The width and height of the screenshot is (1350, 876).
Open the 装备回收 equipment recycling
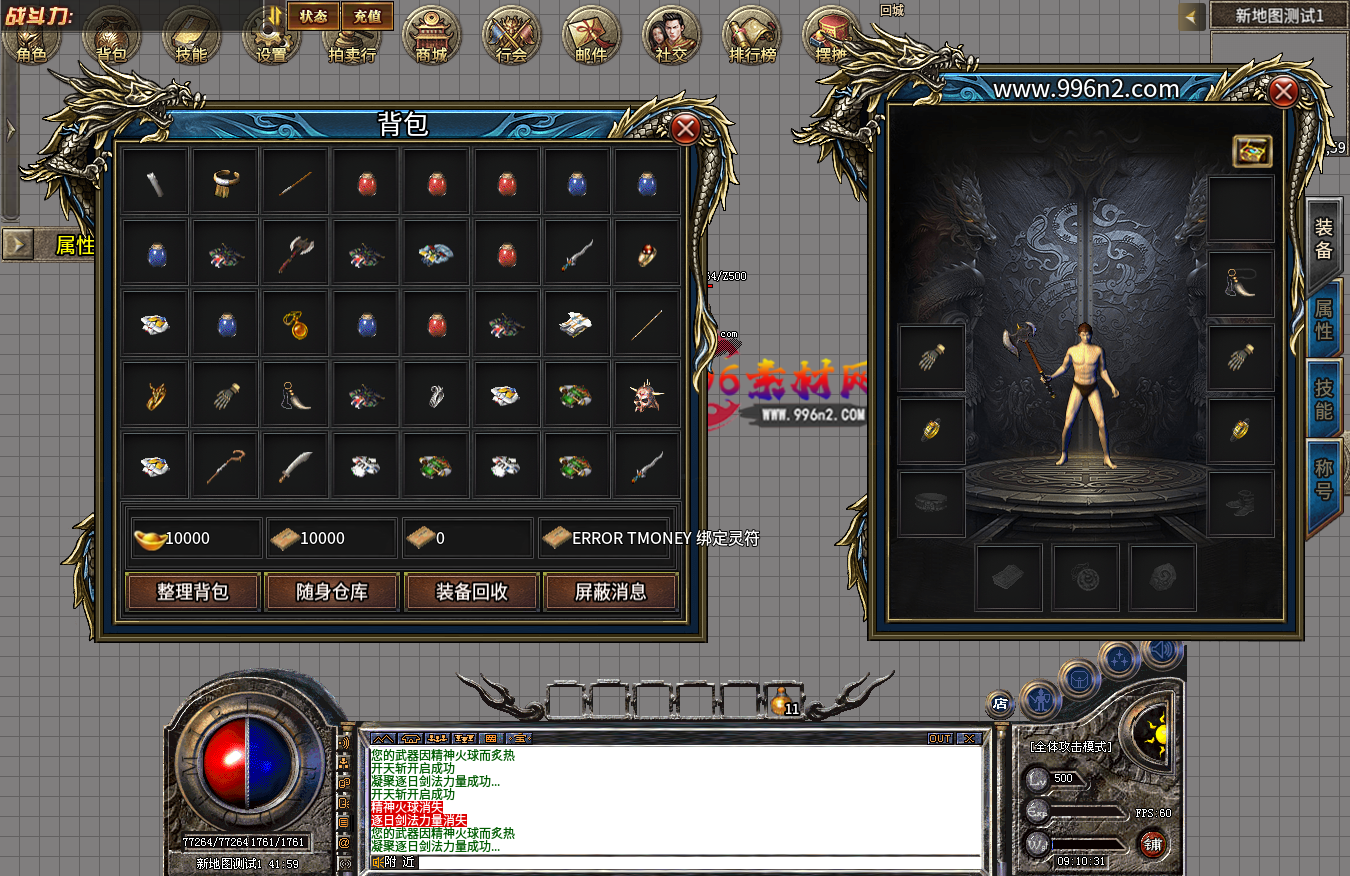(x=472, y=592)
